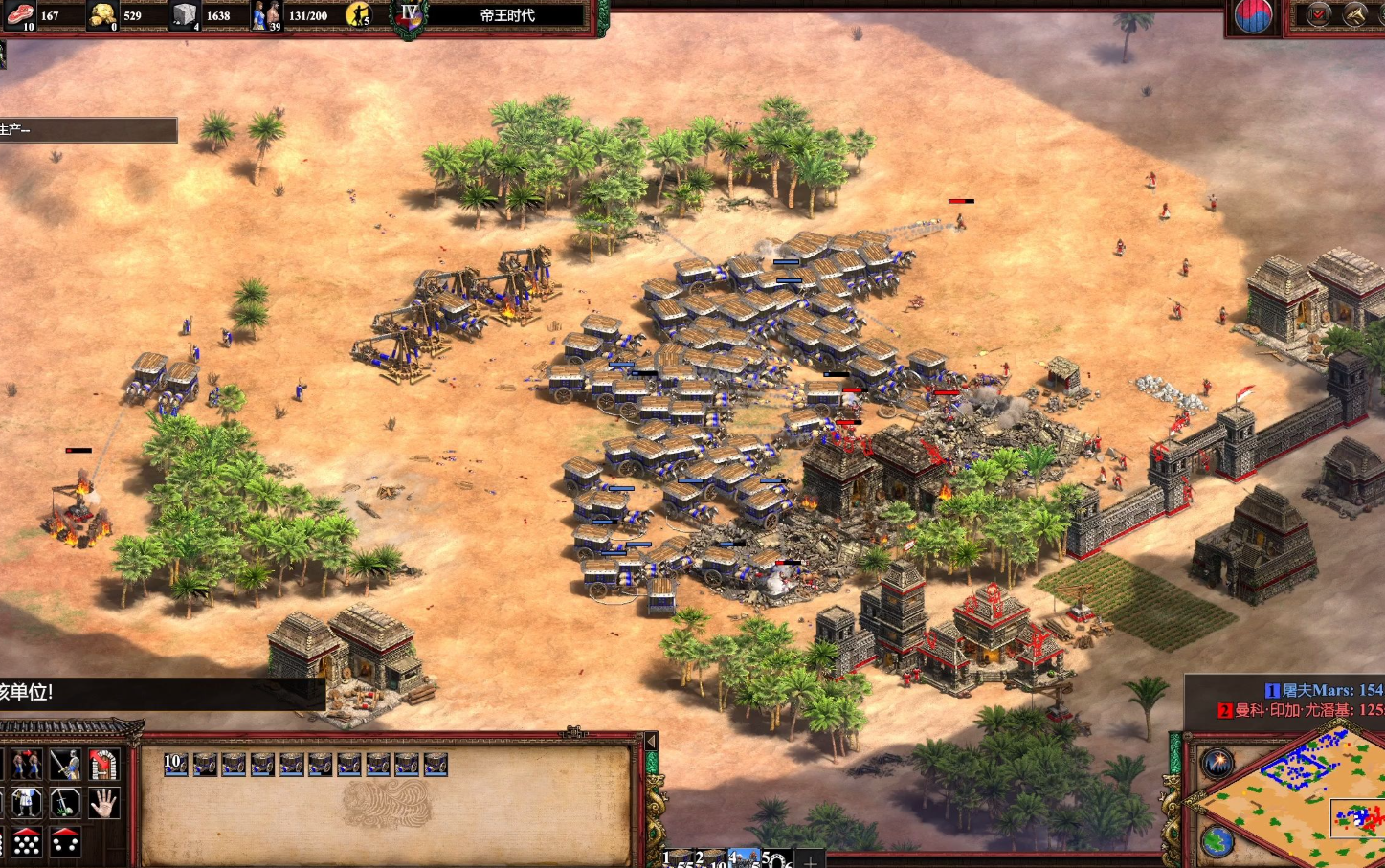Choose the sword-in-ground stand ground stance
This screenshot has width=1385, height=868.
[x=65, y=802]
